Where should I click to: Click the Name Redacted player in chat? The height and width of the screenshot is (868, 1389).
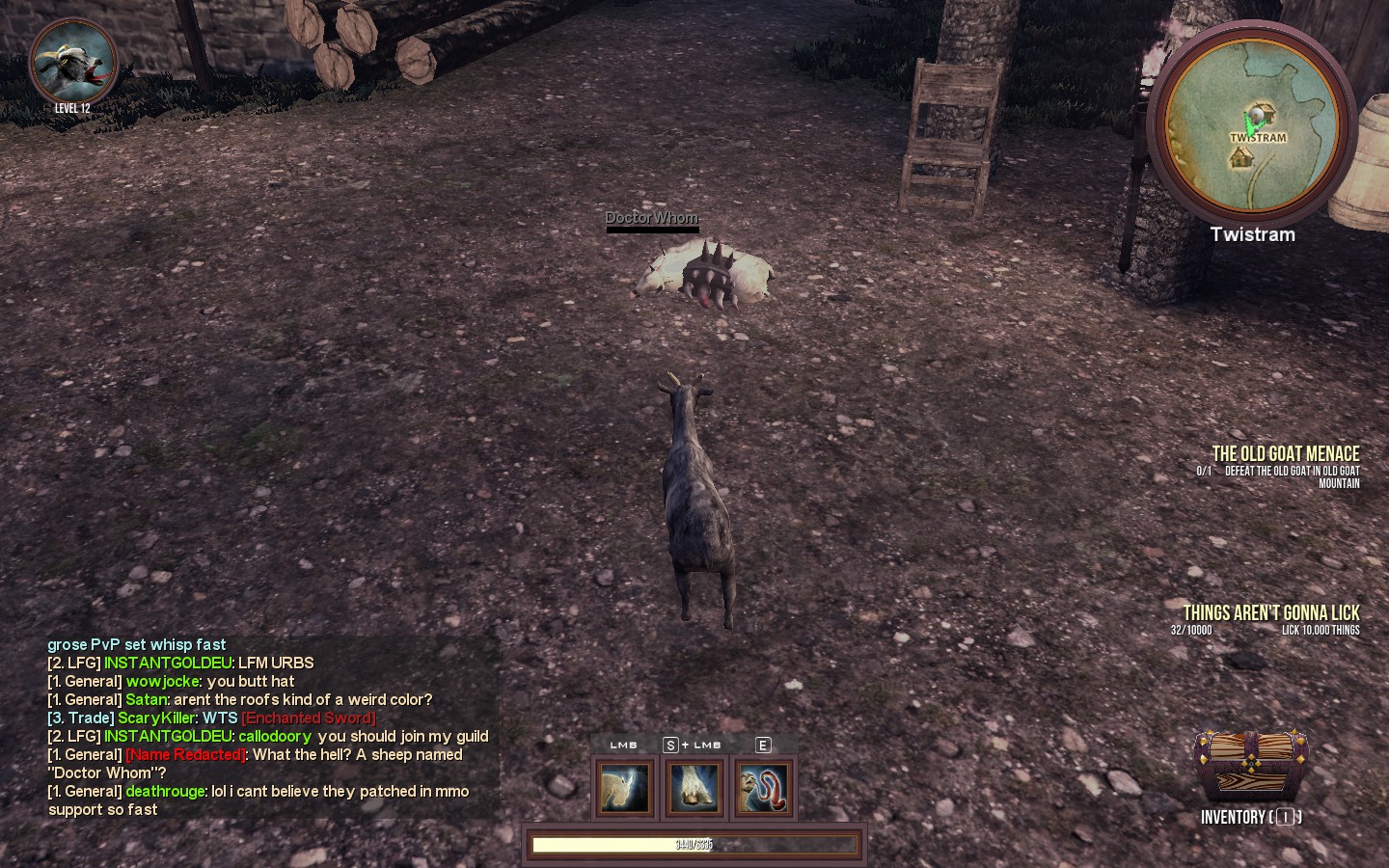[185, 754]
